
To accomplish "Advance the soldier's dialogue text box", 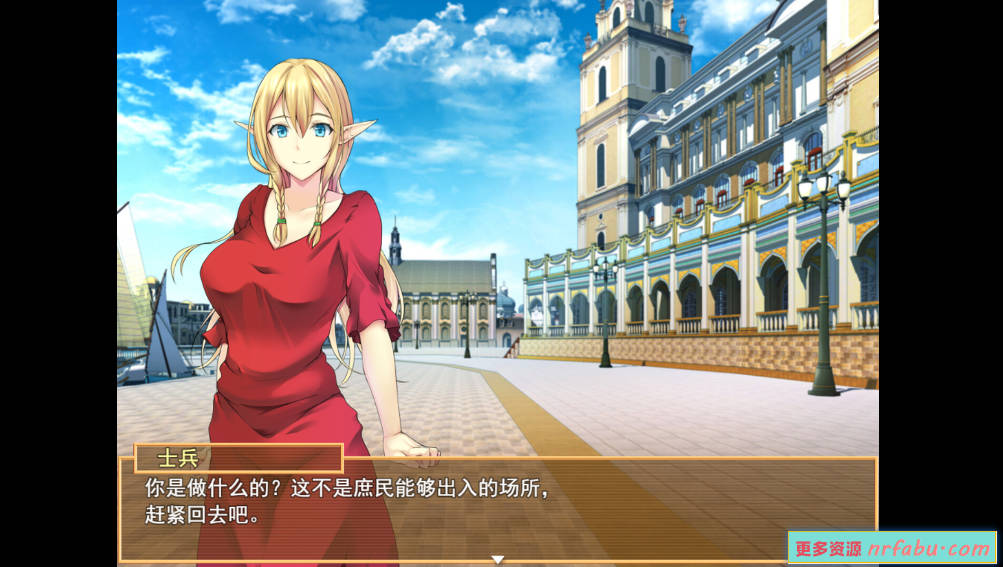I will point(497,507).
